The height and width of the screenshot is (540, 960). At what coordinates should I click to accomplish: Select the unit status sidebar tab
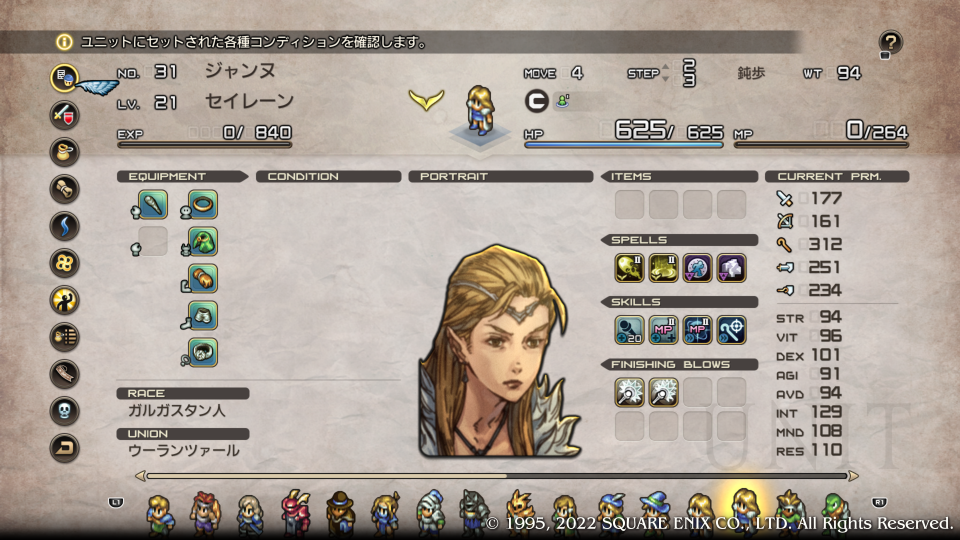65,77
